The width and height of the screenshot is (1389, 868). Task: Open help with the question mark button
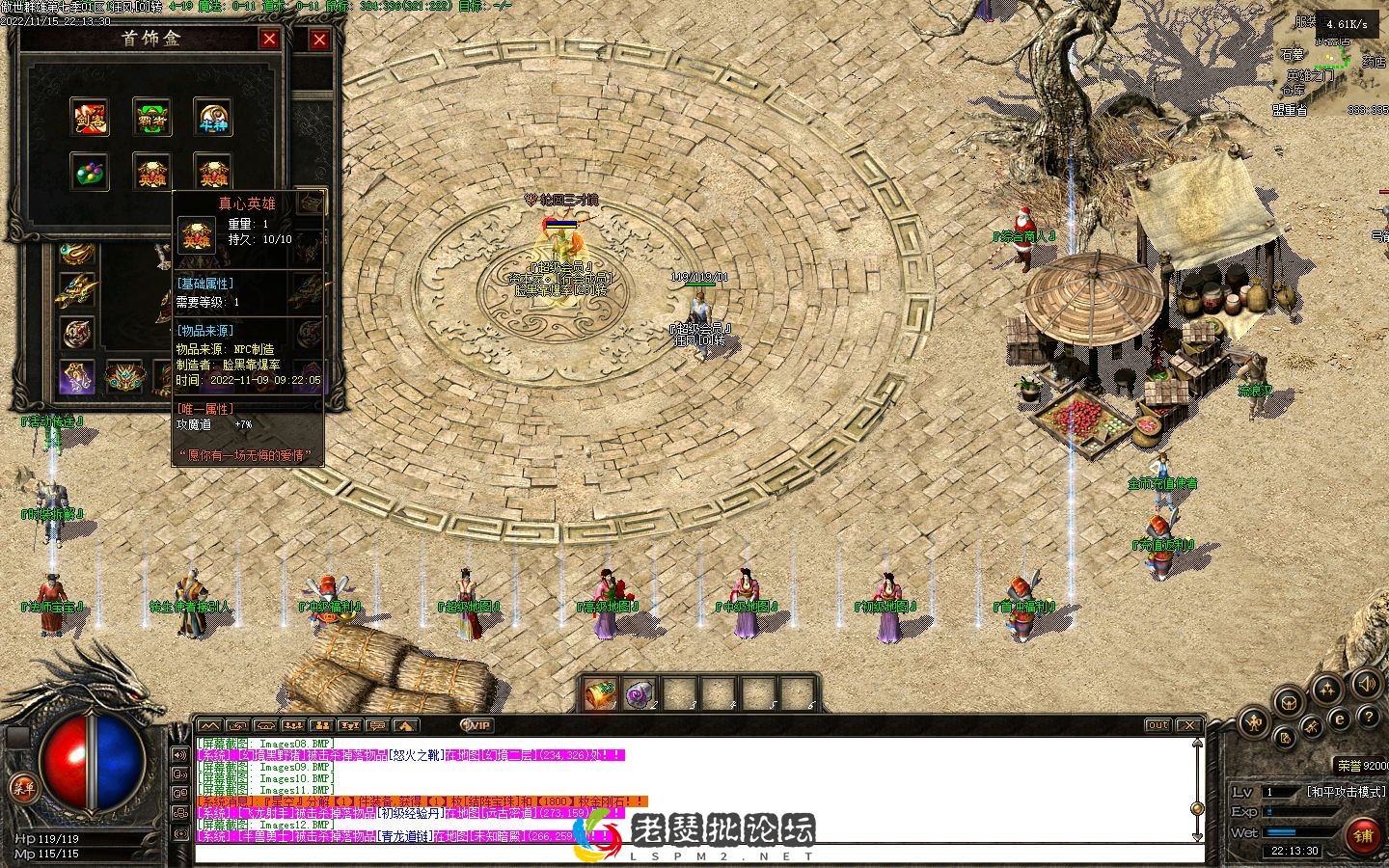pyautogui.click(x=1369, y=719)
